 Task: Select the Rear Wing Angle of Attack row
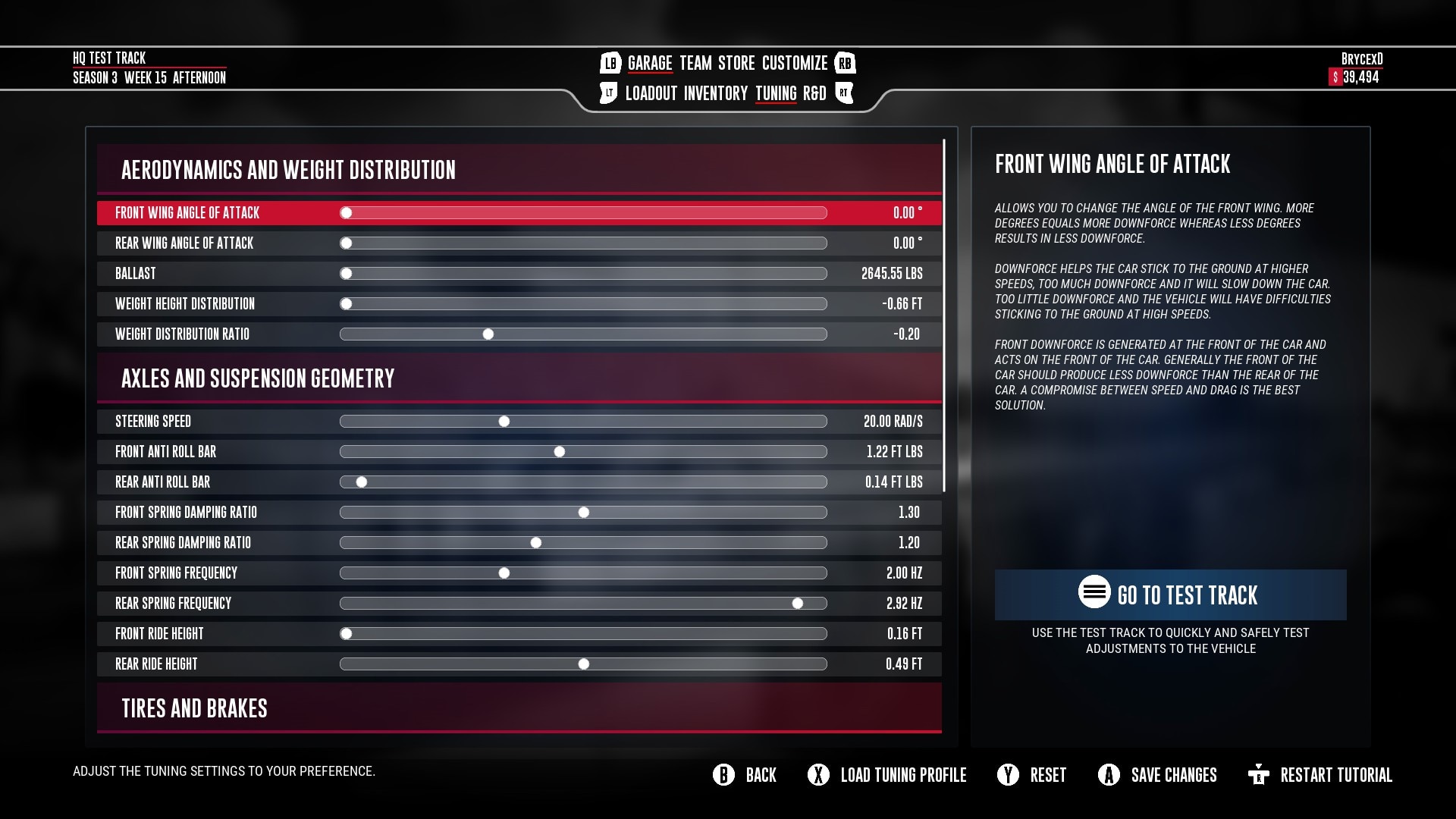[519, 243]
